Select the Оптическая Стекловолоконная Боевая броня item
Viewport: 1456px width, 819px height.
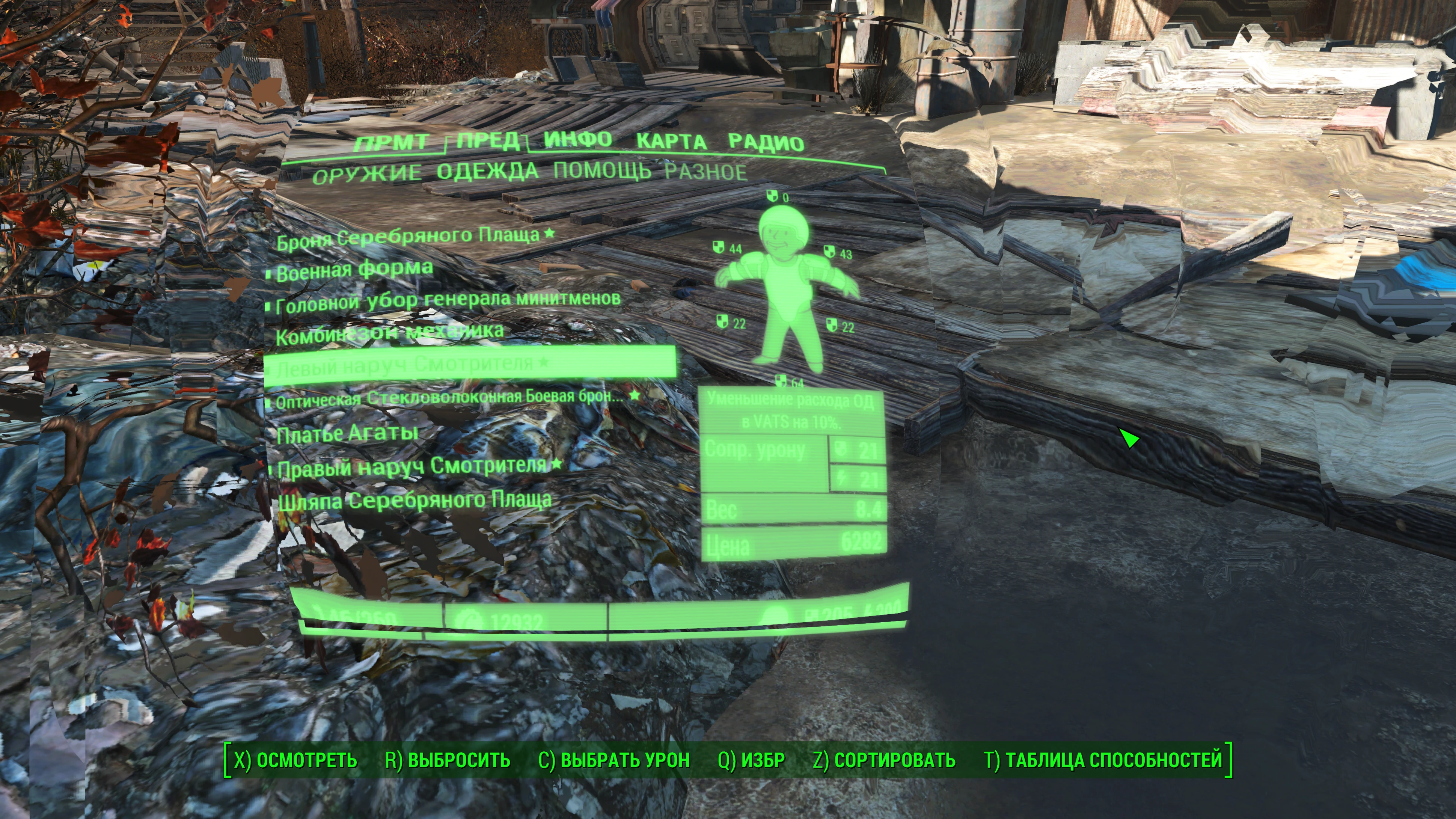point(449,398)
